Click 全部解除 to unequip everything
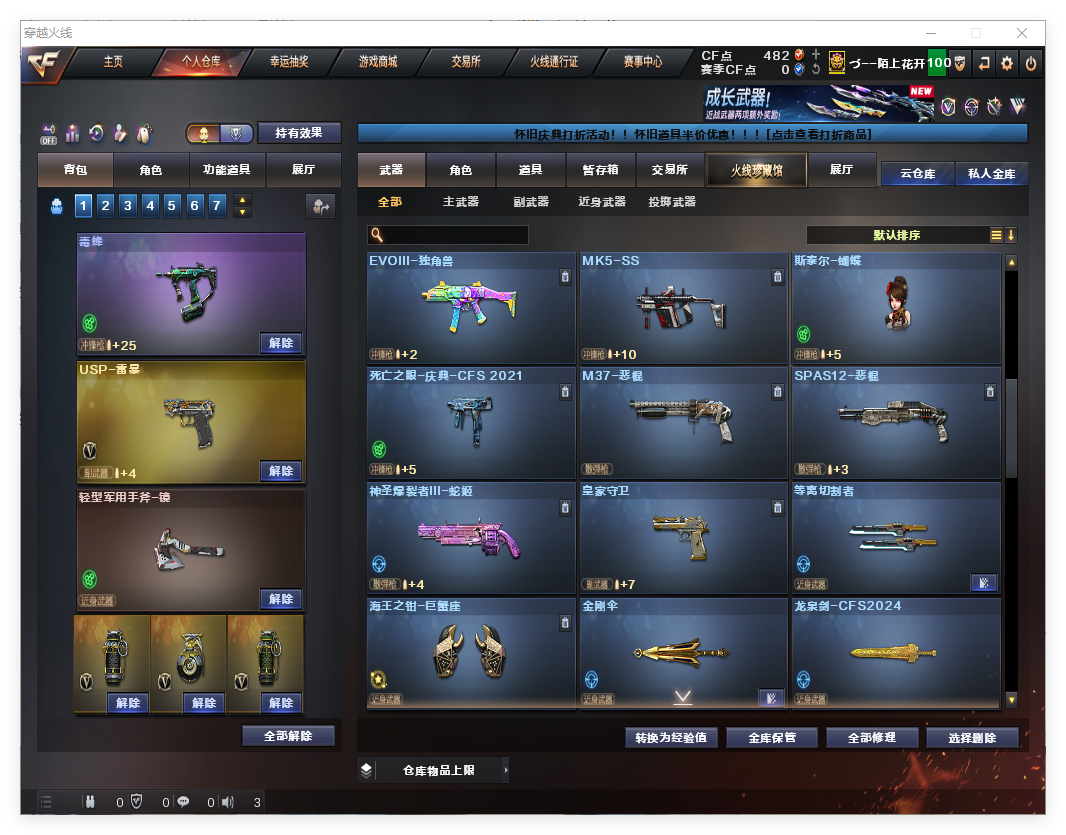This screenshot has width=1066, height=835. [x=288, y=736]
